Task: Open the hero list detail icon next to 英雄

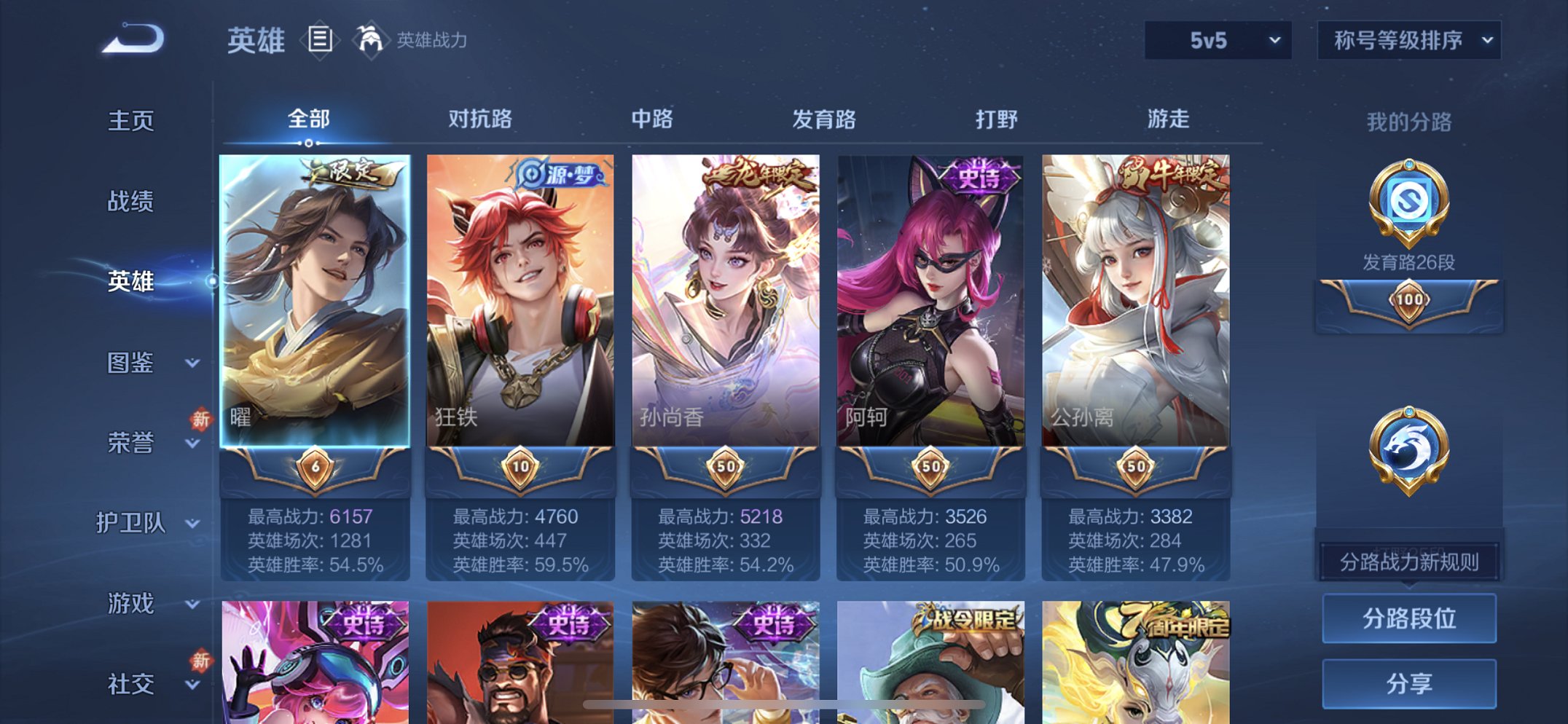Action: 319,42
